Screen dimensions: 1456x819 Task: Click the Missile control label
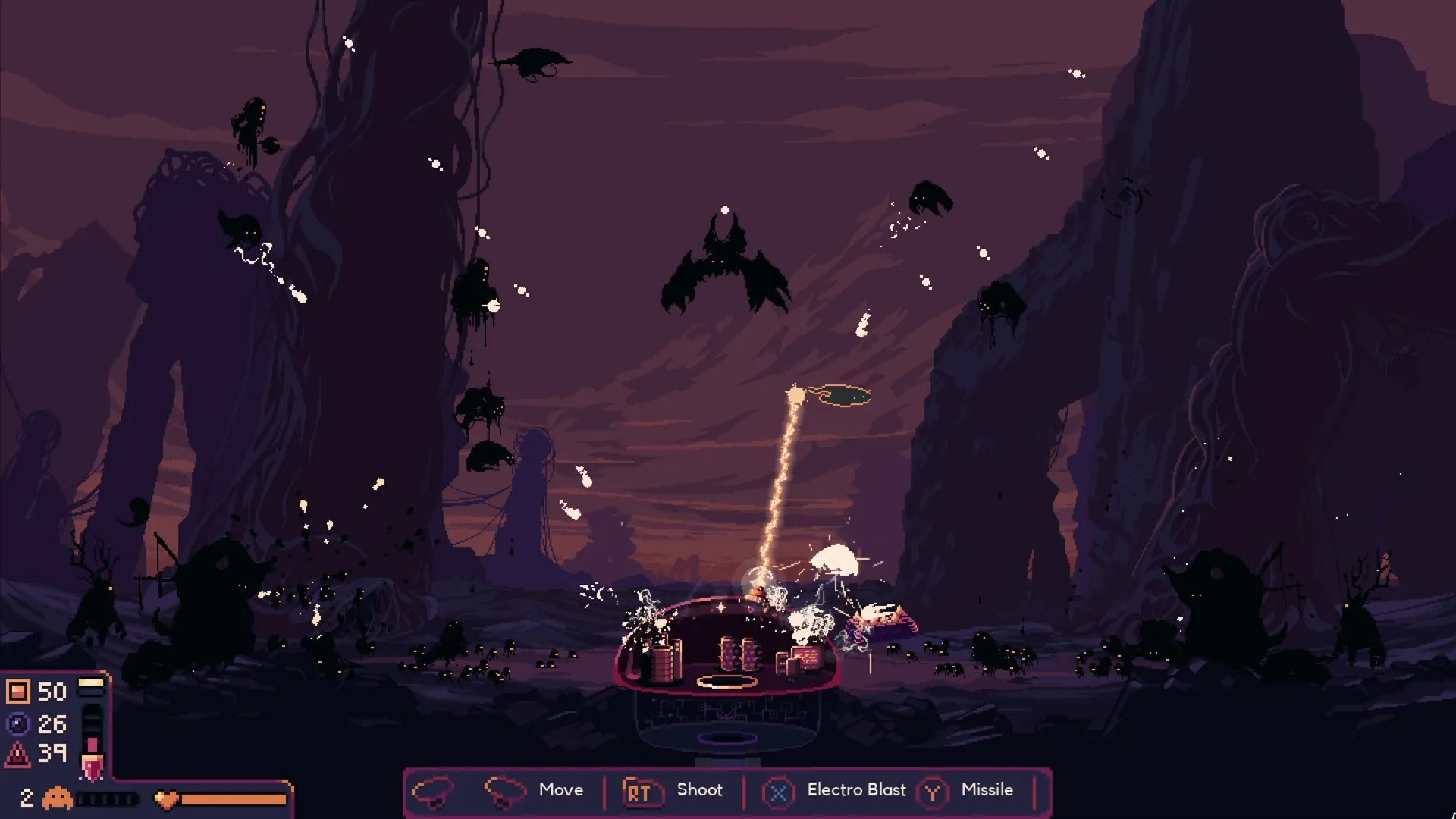987,790
